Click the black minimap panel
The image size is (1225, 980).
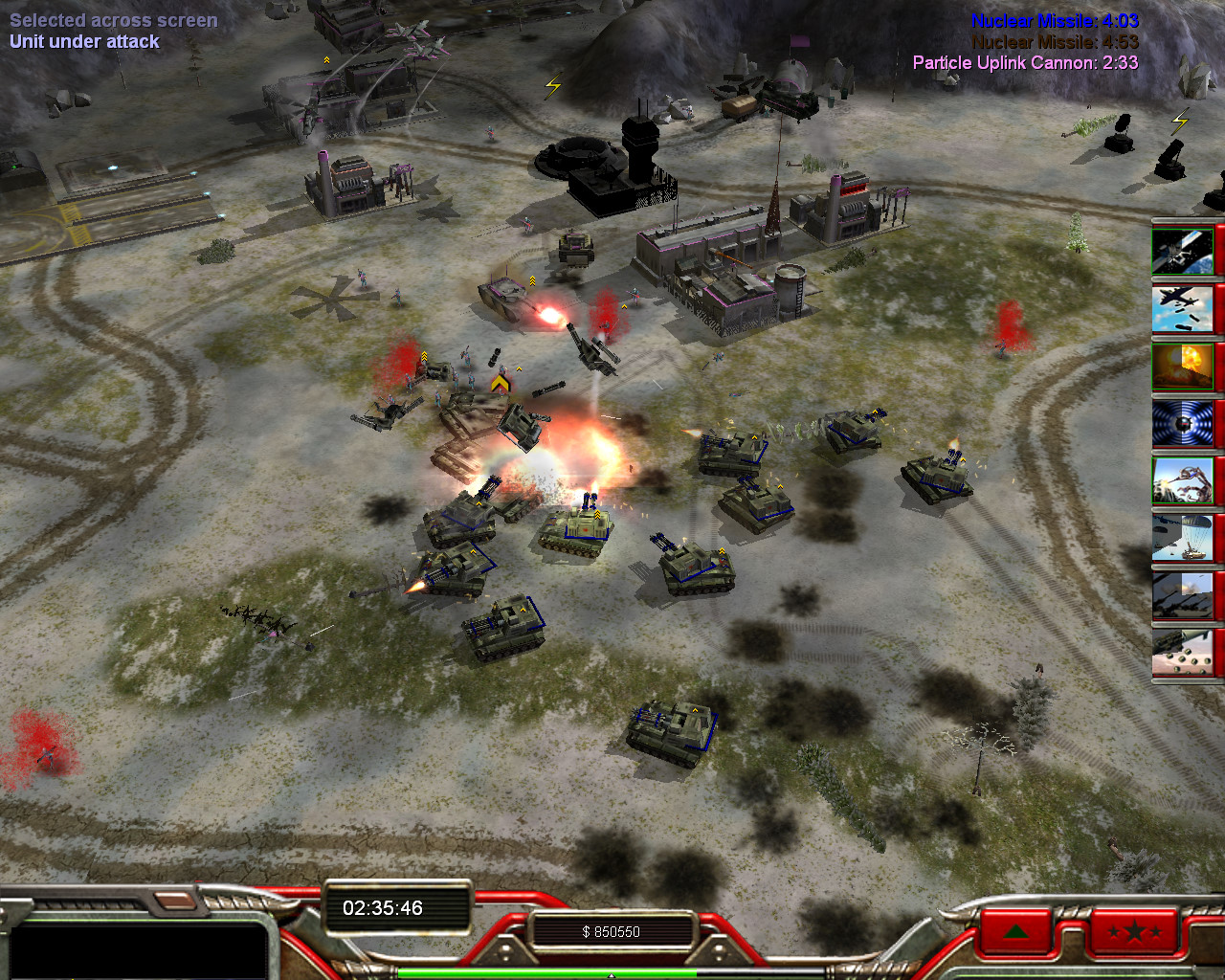(x=136, y=949)
